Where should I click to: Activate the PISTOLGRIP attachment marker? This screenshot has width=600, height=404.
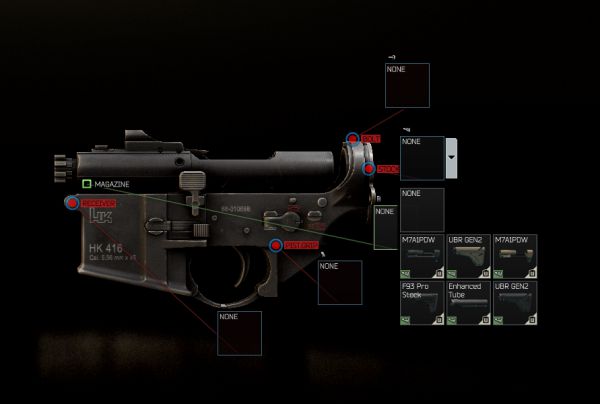[276, 245]
